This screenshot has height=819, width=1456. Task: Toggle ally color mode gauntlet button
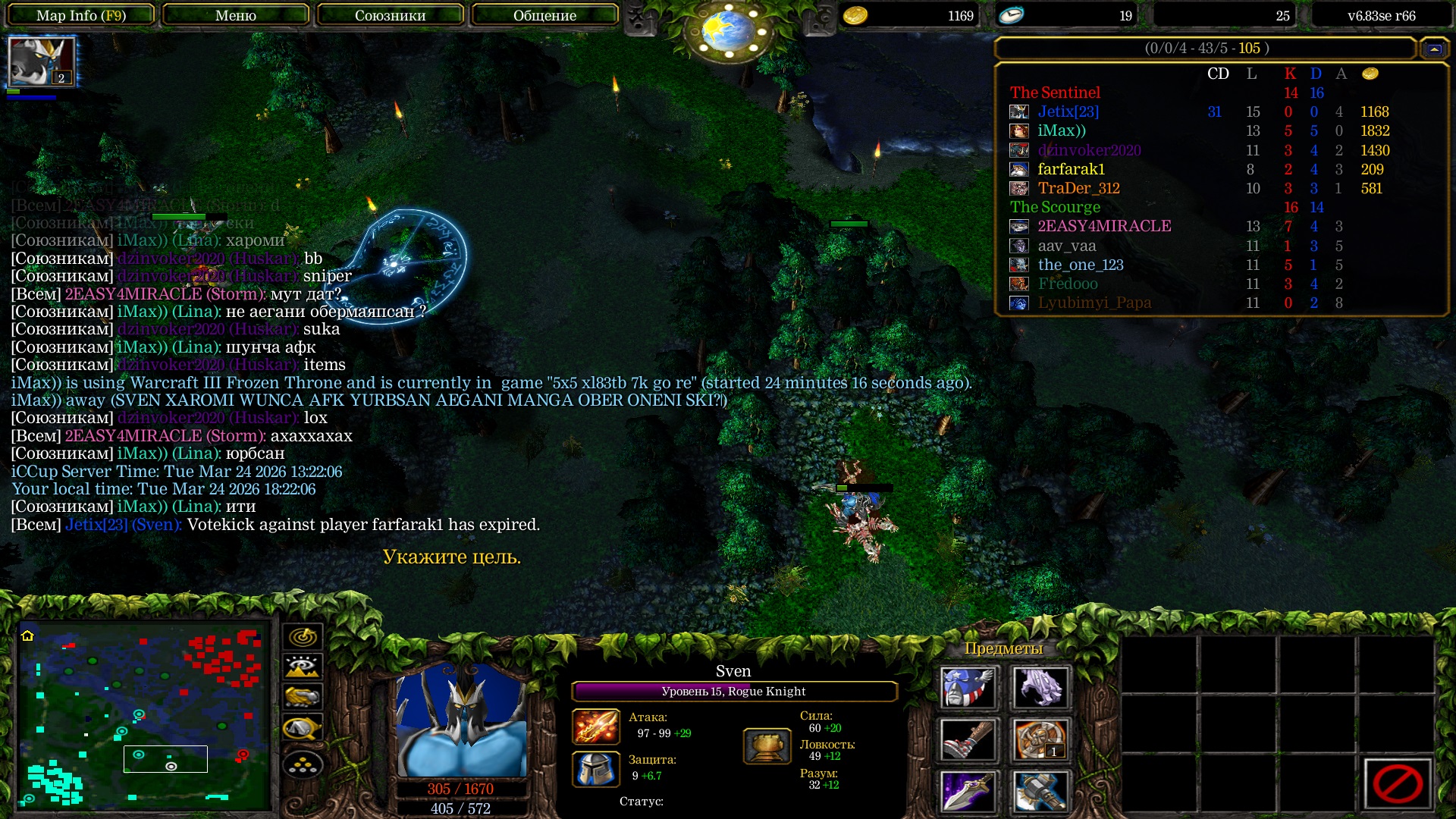click(x=303, y=697)
